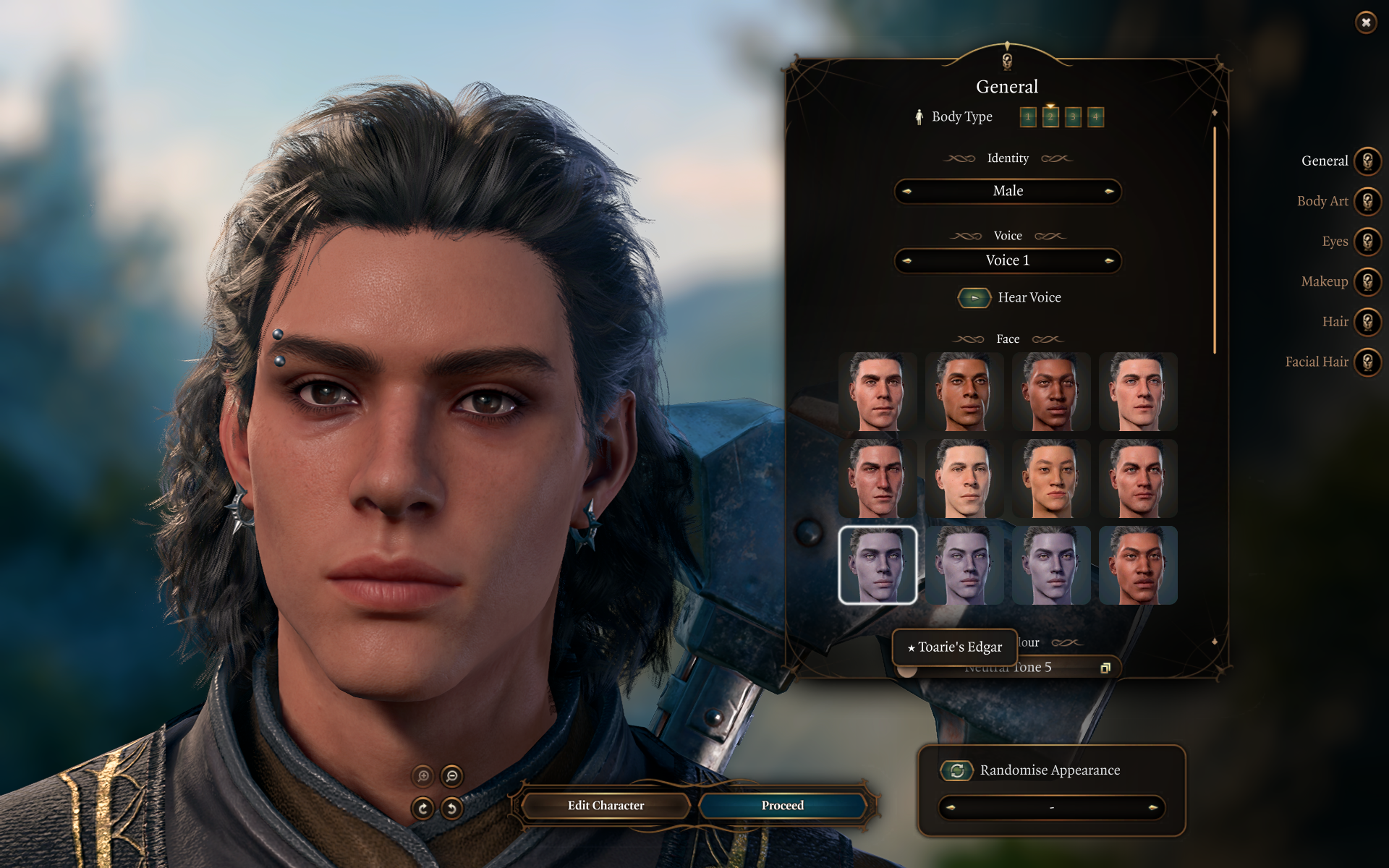Show the Facial Hair tab
The image size is (1389, 868).
click(1367, 362)
